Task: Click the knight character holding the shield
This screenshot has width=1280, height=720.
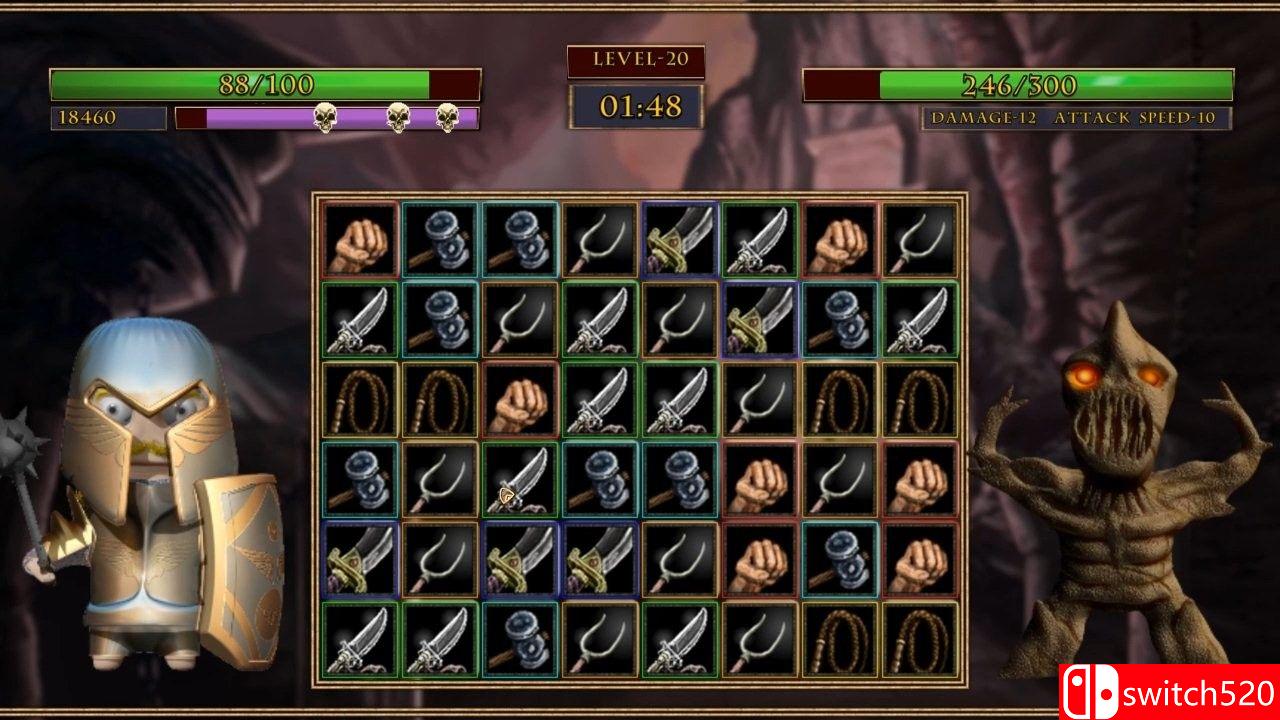Action: coord(160,480)
